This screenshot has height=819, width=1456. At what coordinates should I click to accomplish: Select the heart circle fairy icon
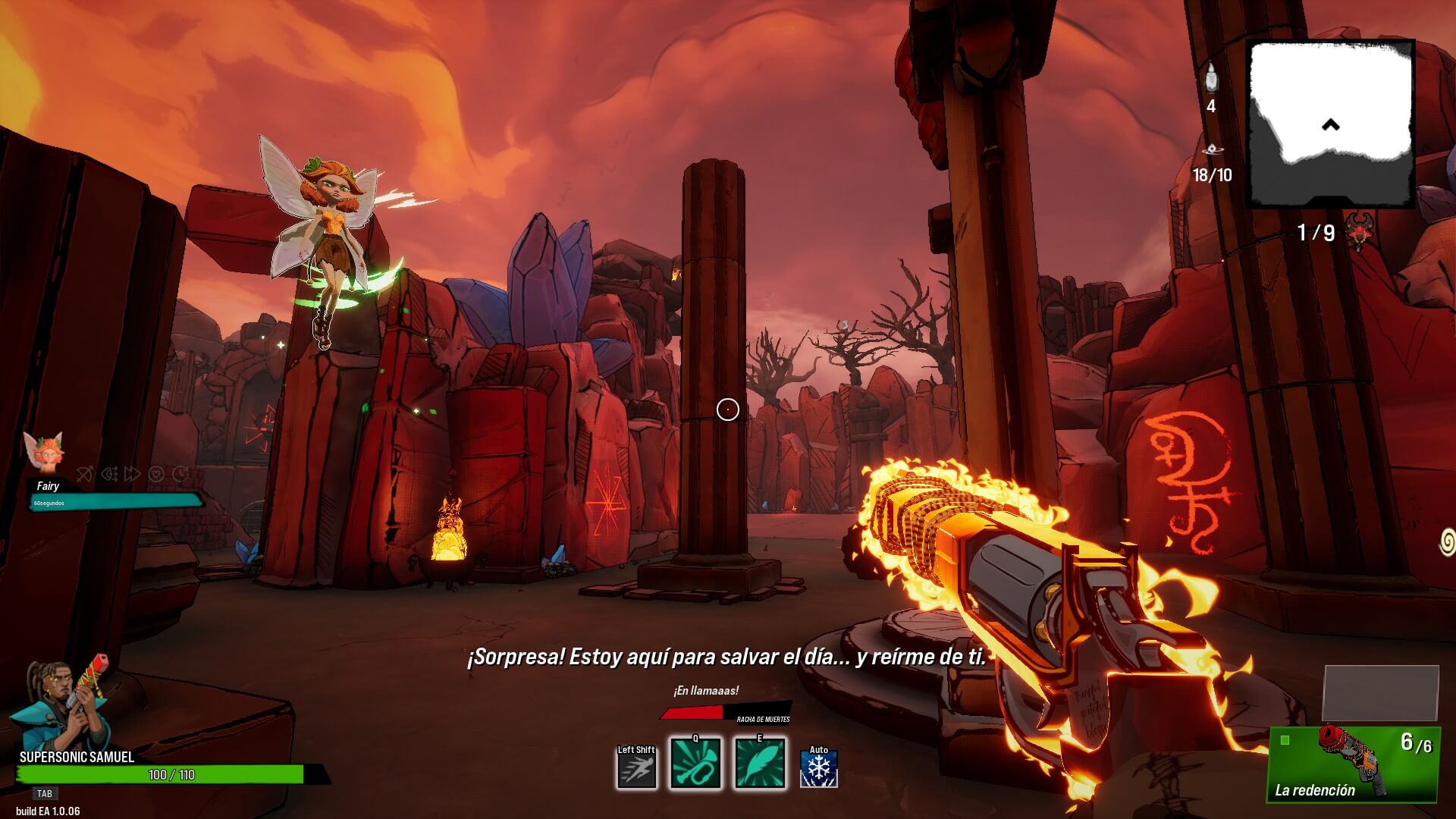[156, 475]
